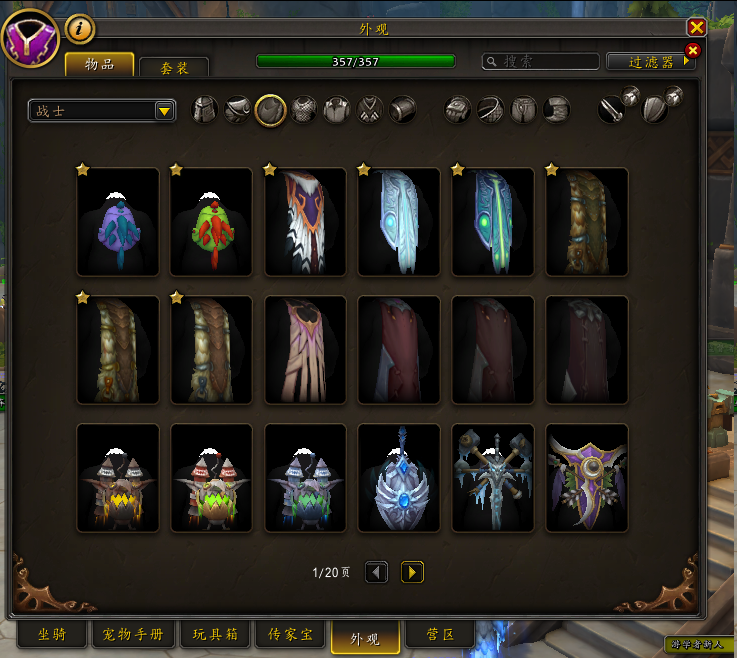Open the 传家宝 heirlooms tab
This screenshot has height=658, width=737.
[x=290, y=634]
